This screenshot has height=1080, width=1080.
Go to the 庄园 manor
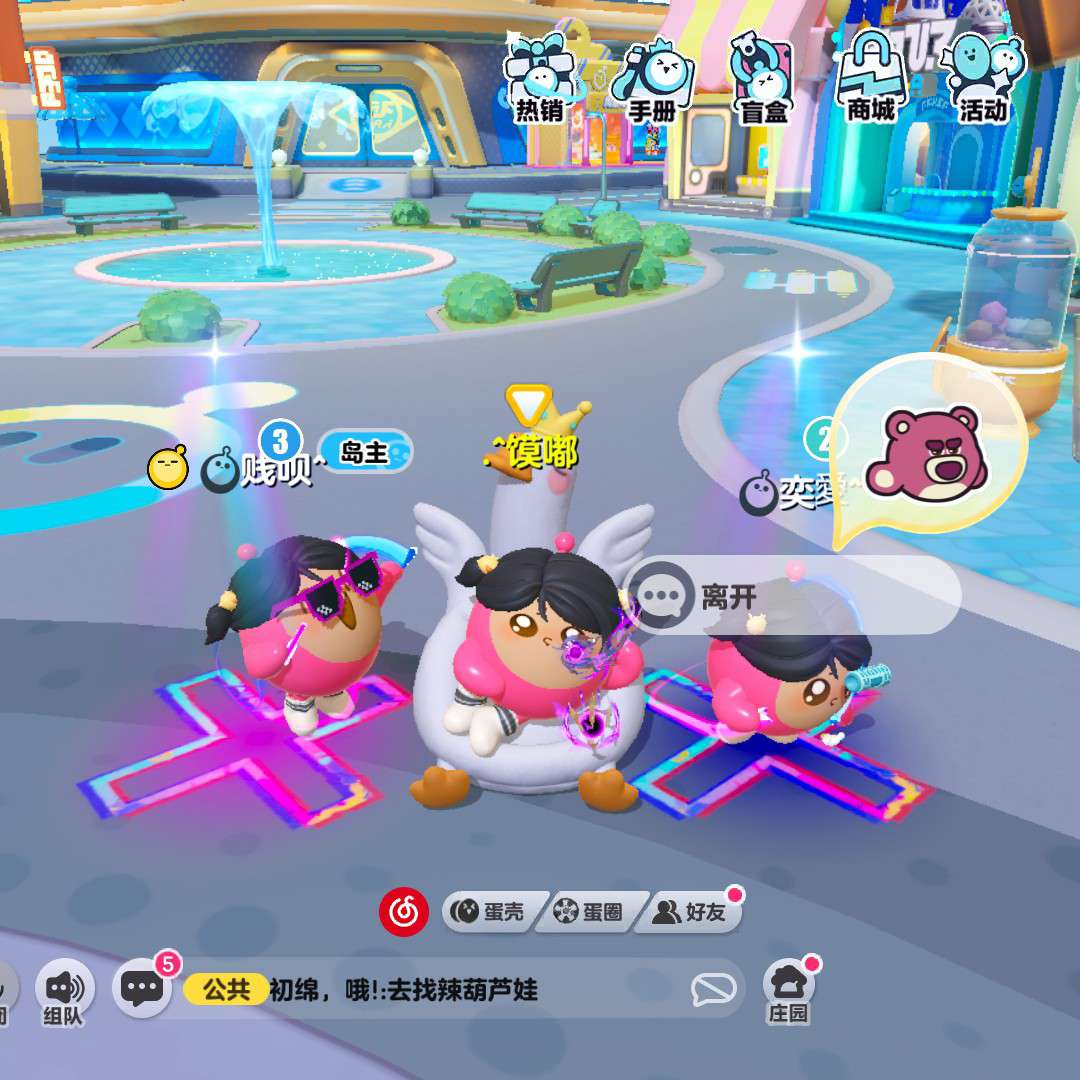click(x=788, y=990)
